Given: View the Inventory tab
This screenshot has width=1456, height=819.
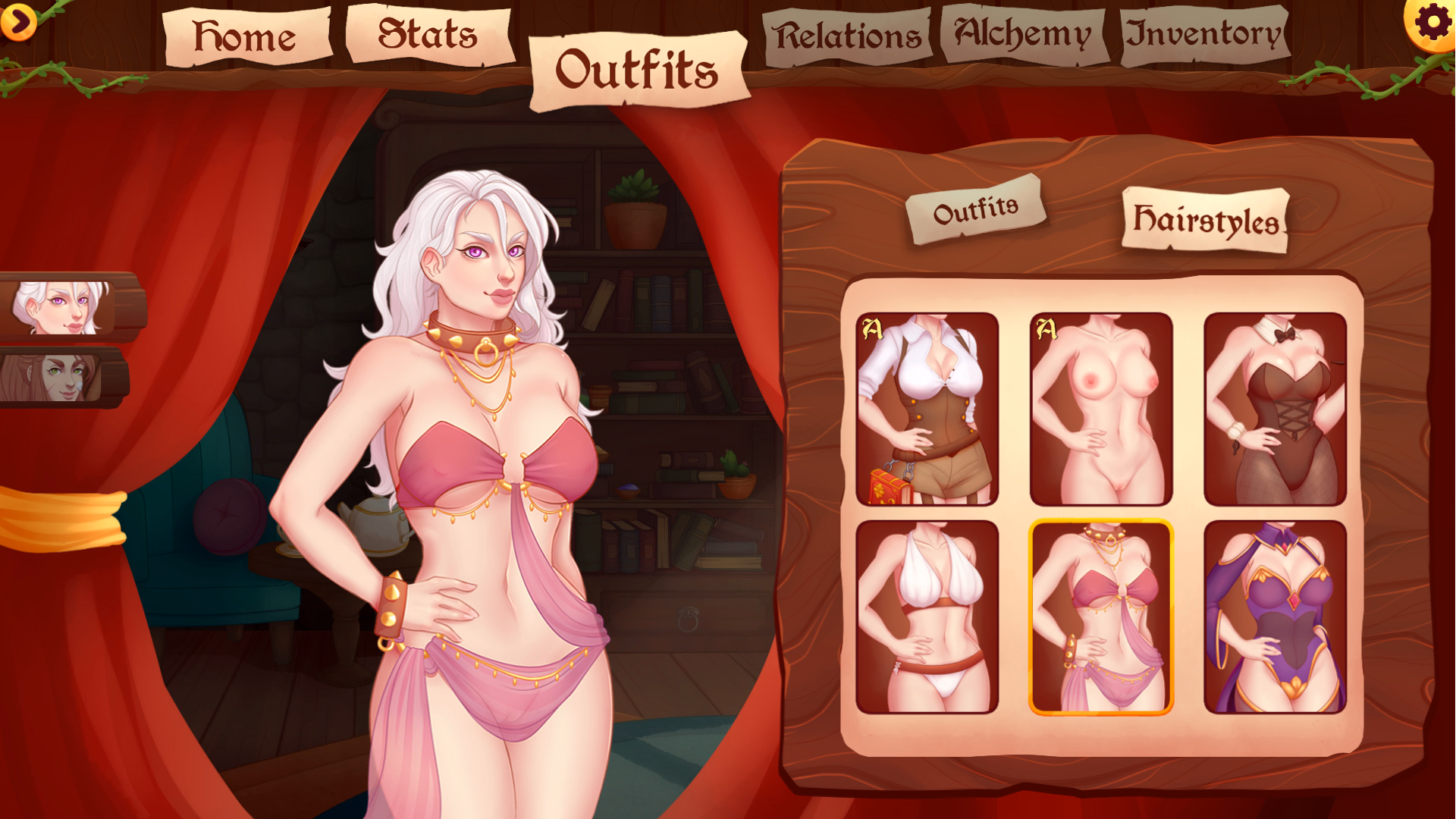Looking at the screenshot, I should (x=1202, y=33).
